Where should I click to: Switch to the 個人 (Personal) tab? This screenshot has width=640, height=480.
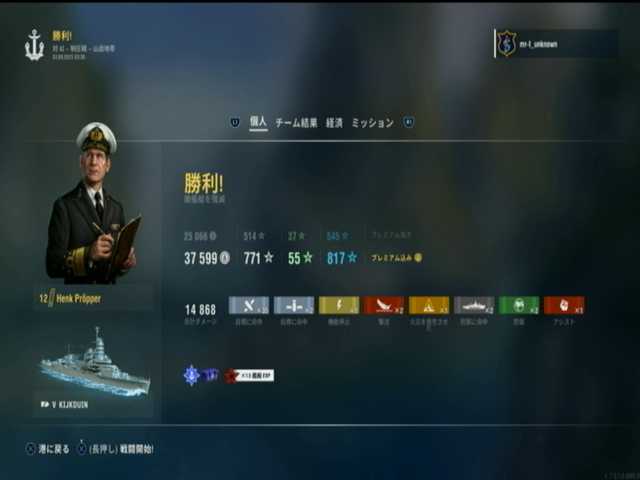tap(258, 123)
